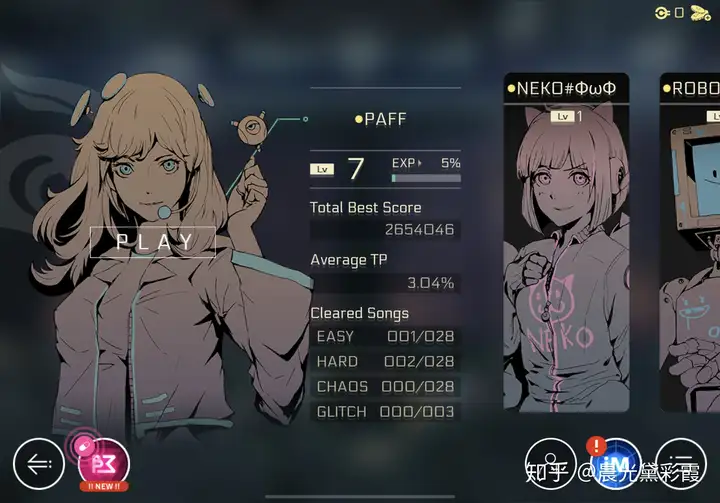720x503 pixels.
Task: Open the profile circle button
Action: point(551,464)
